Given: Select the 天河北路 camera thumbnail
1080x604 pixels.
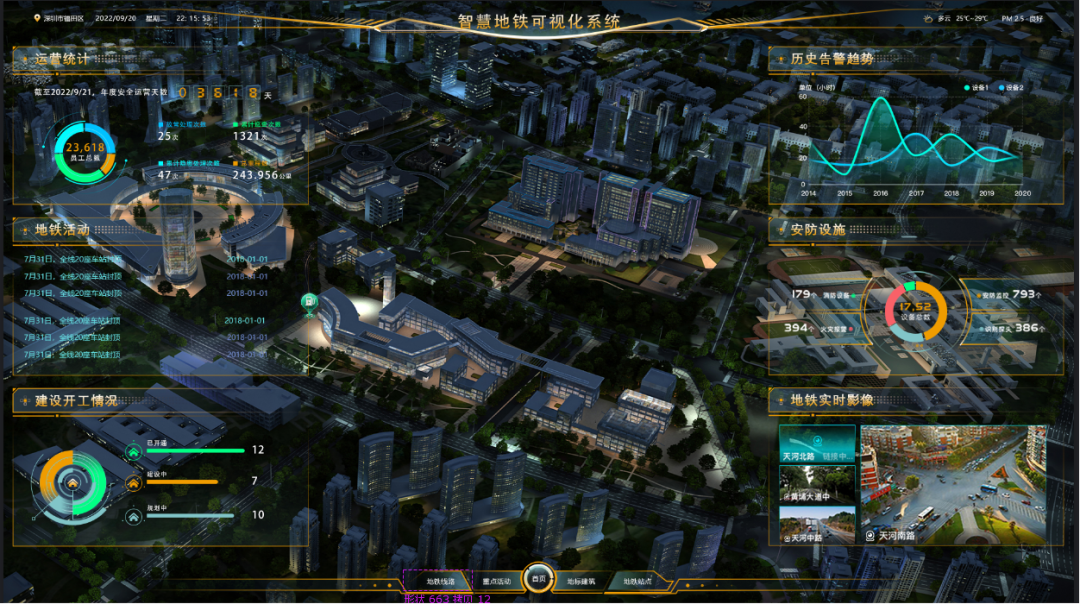Looking at the screenshot, I should [817, 444].
